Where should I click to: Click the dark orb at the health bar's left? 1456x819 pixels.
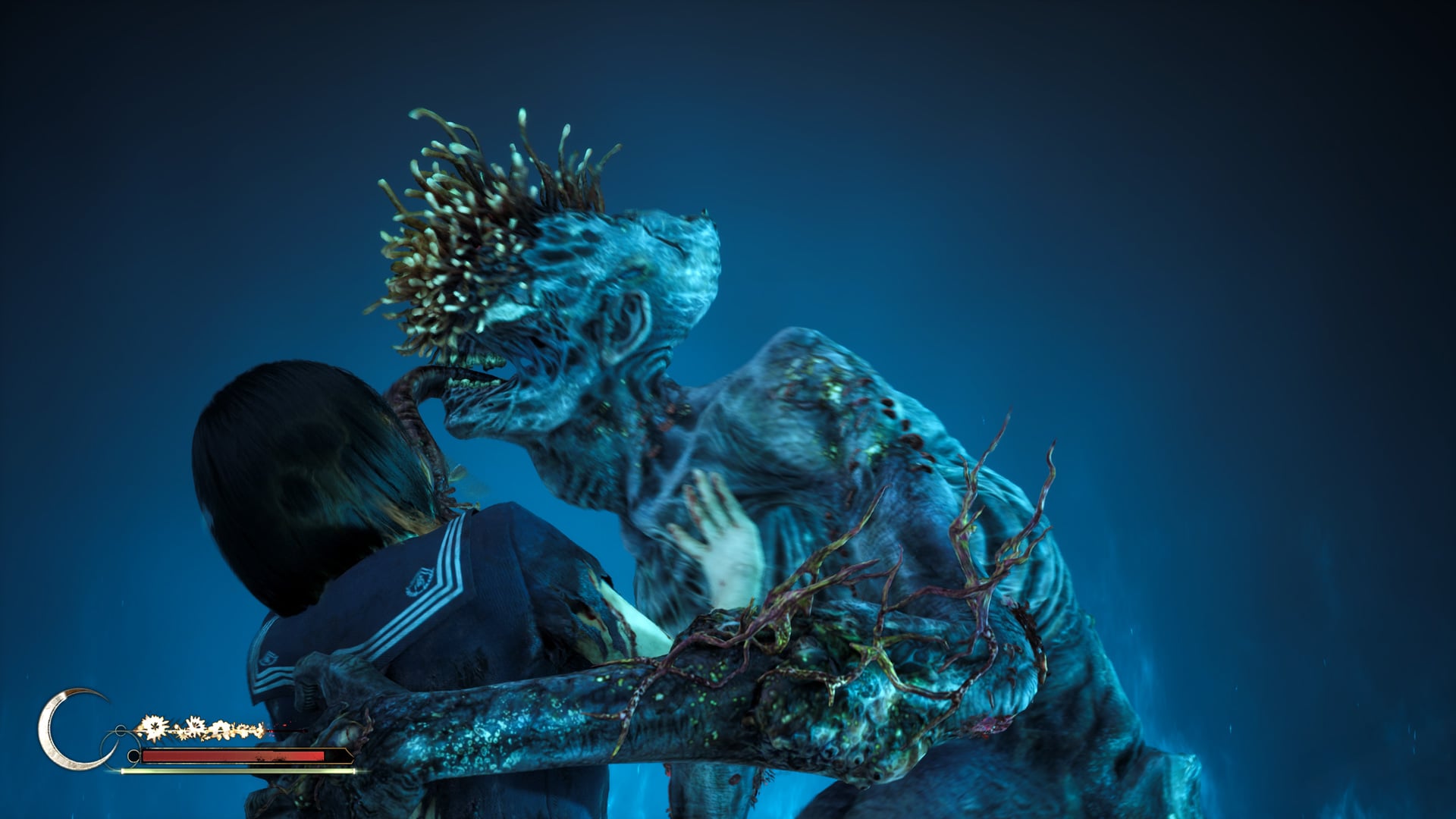coord(135,757)
